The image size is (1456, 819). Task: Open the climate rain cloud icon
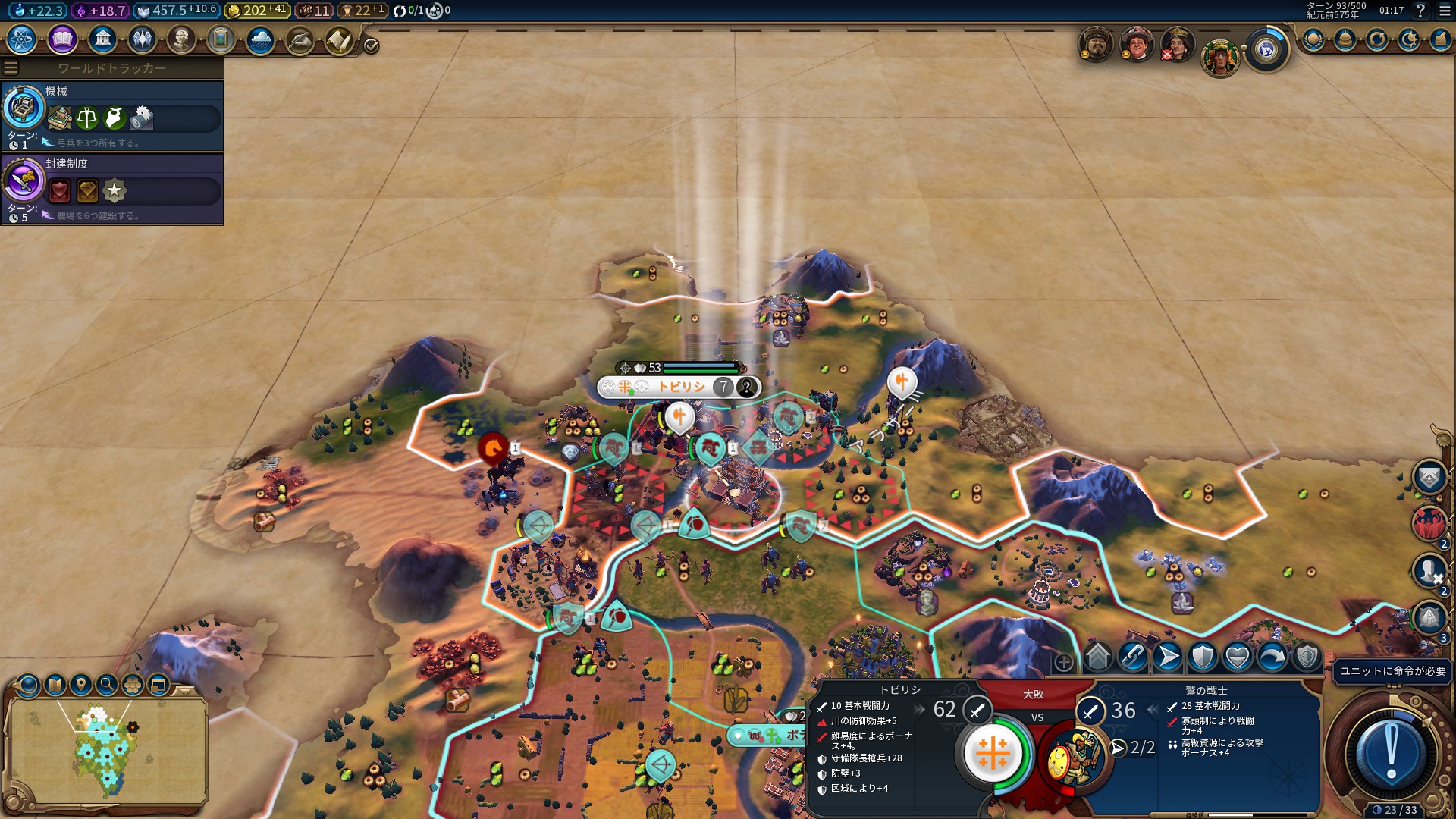point(260,39)
